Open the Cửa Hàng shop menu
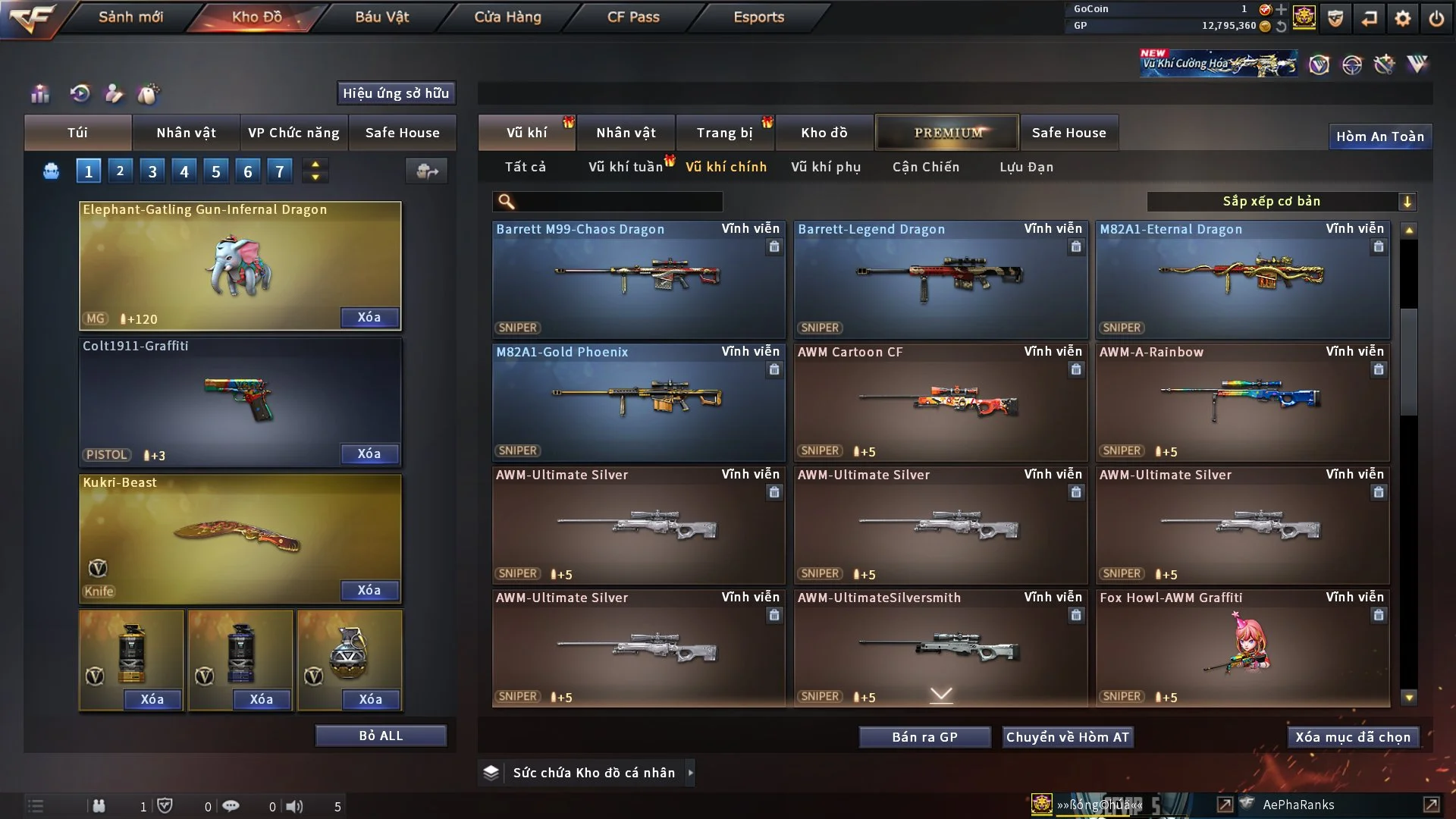The image size is (1456, 819). pos(507,17)
